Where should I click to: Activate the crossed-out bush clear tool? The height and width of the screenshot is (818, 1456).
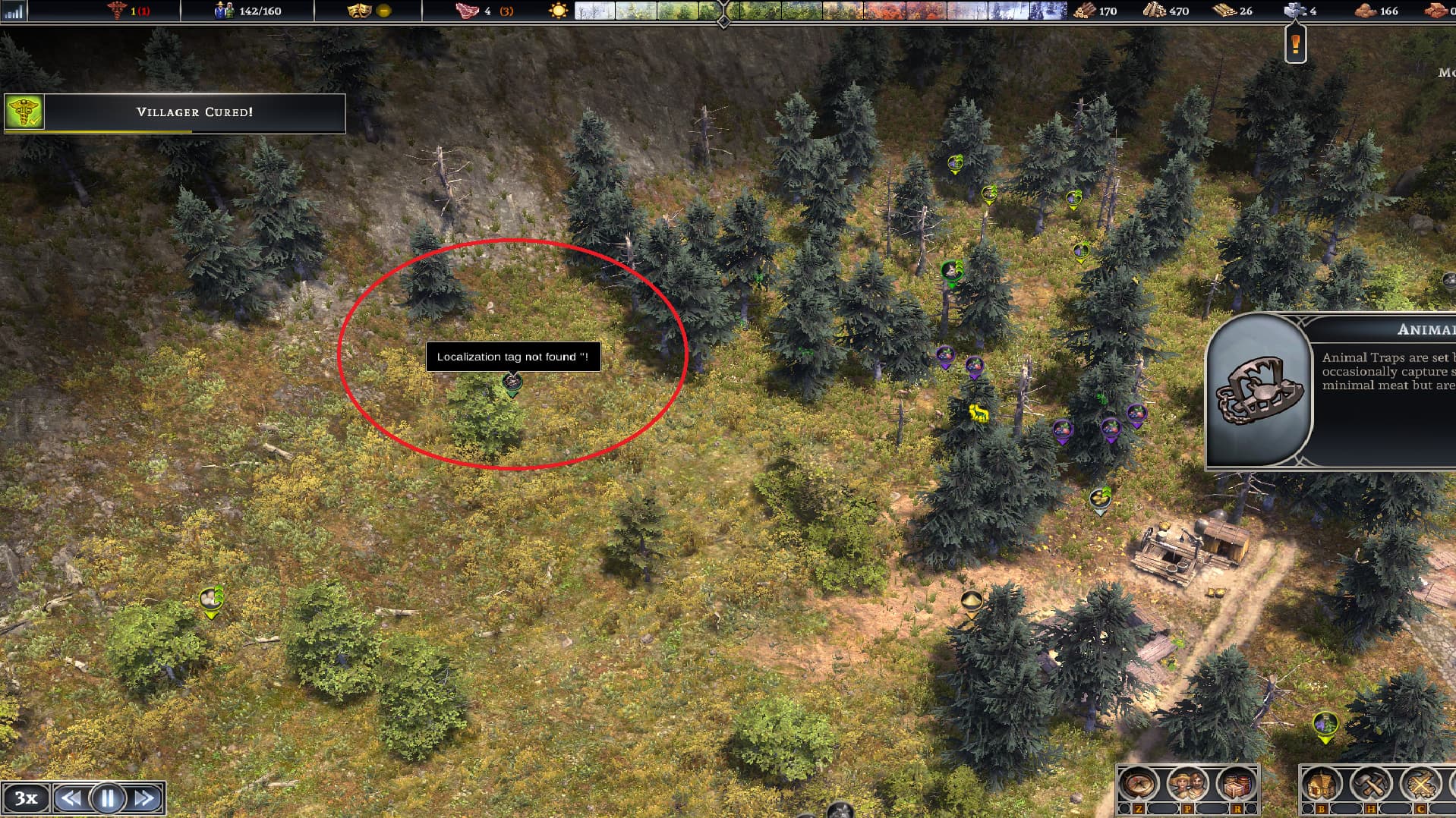click(x=1420, y=784)
